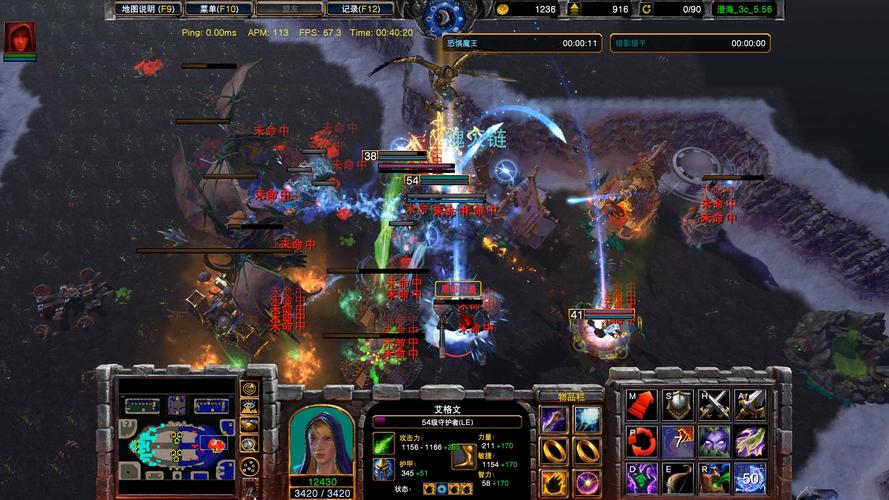This screenshot has width=889, height=500.
Task: Use the purple glowing orb inventory item
Action: 586,483
